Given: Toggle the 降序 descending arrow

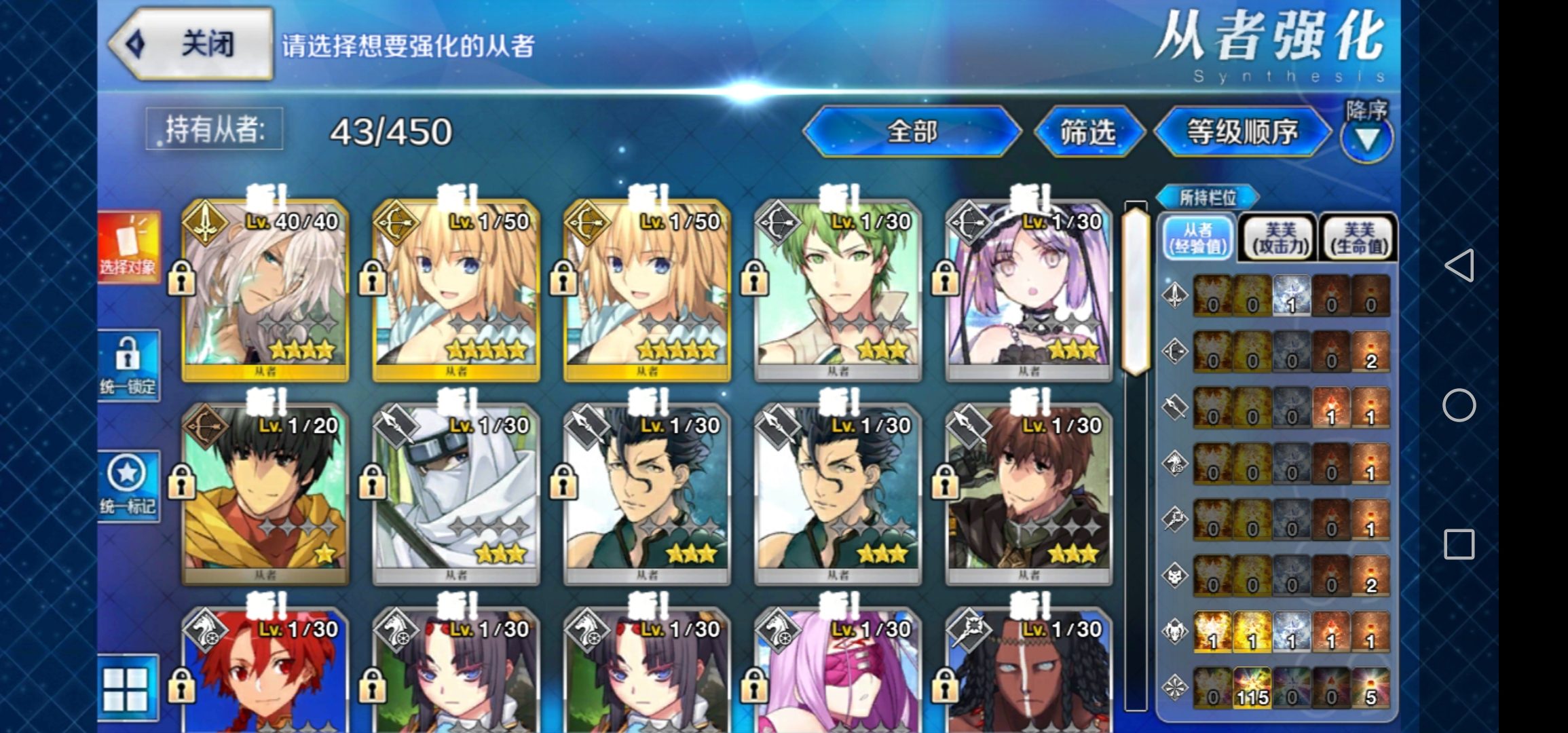Looking at the screenshot, I should (1366, 138).
